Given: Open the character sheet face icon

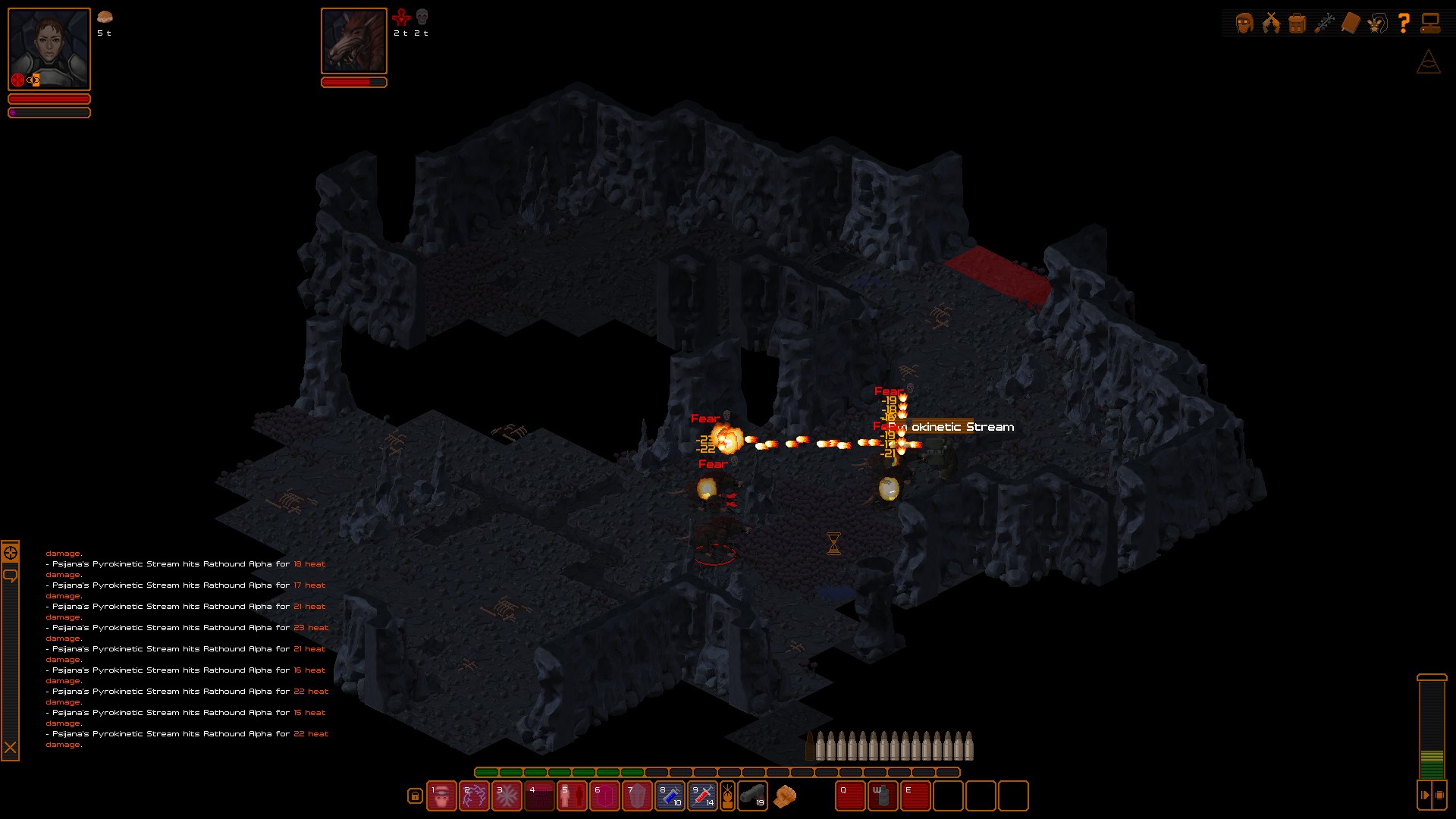Looking at the screenshot, I should 1244,23.
